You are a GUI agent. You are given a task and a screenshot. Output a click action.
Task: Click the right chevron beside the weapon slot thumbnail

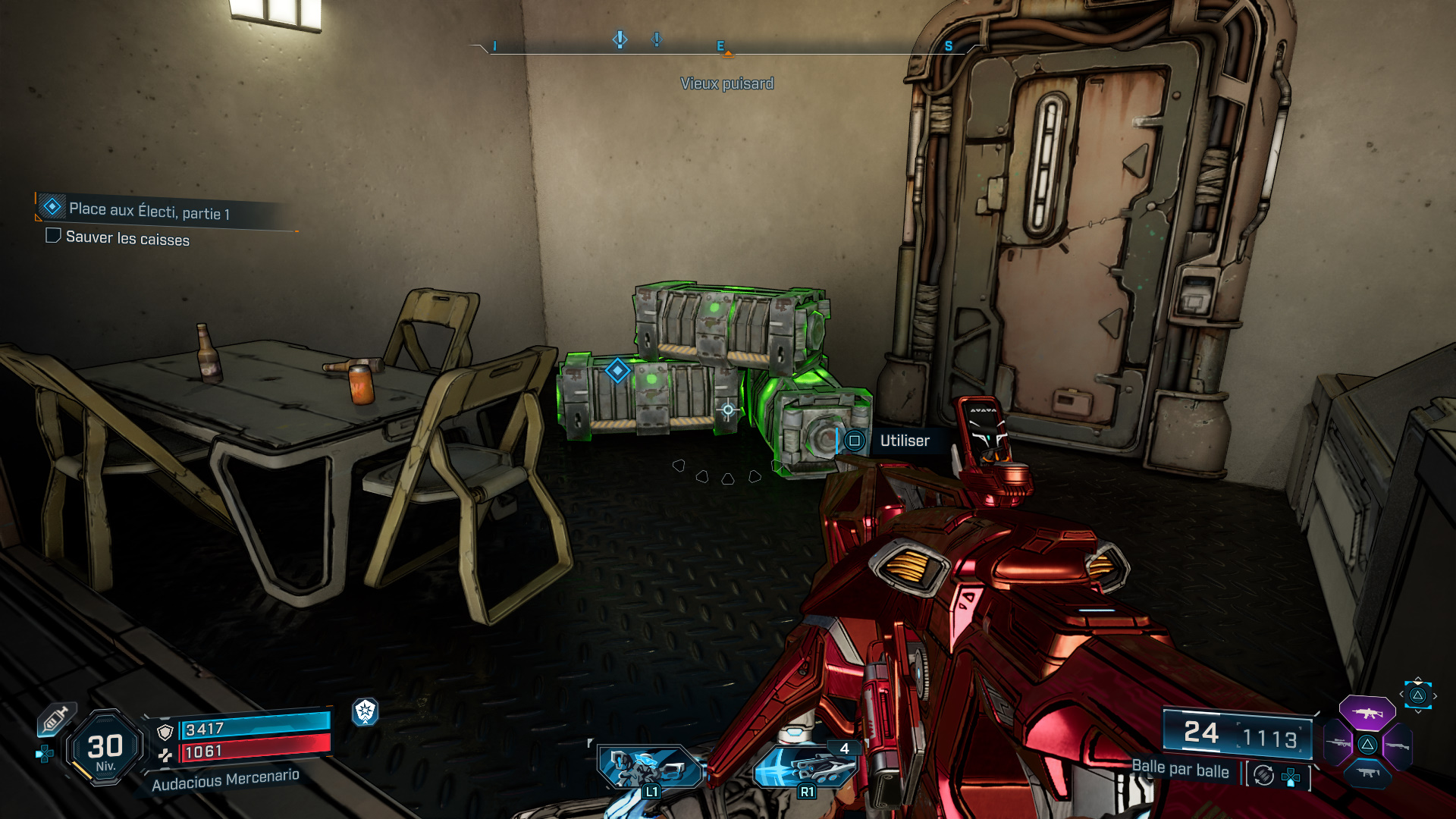[1435, 695]
